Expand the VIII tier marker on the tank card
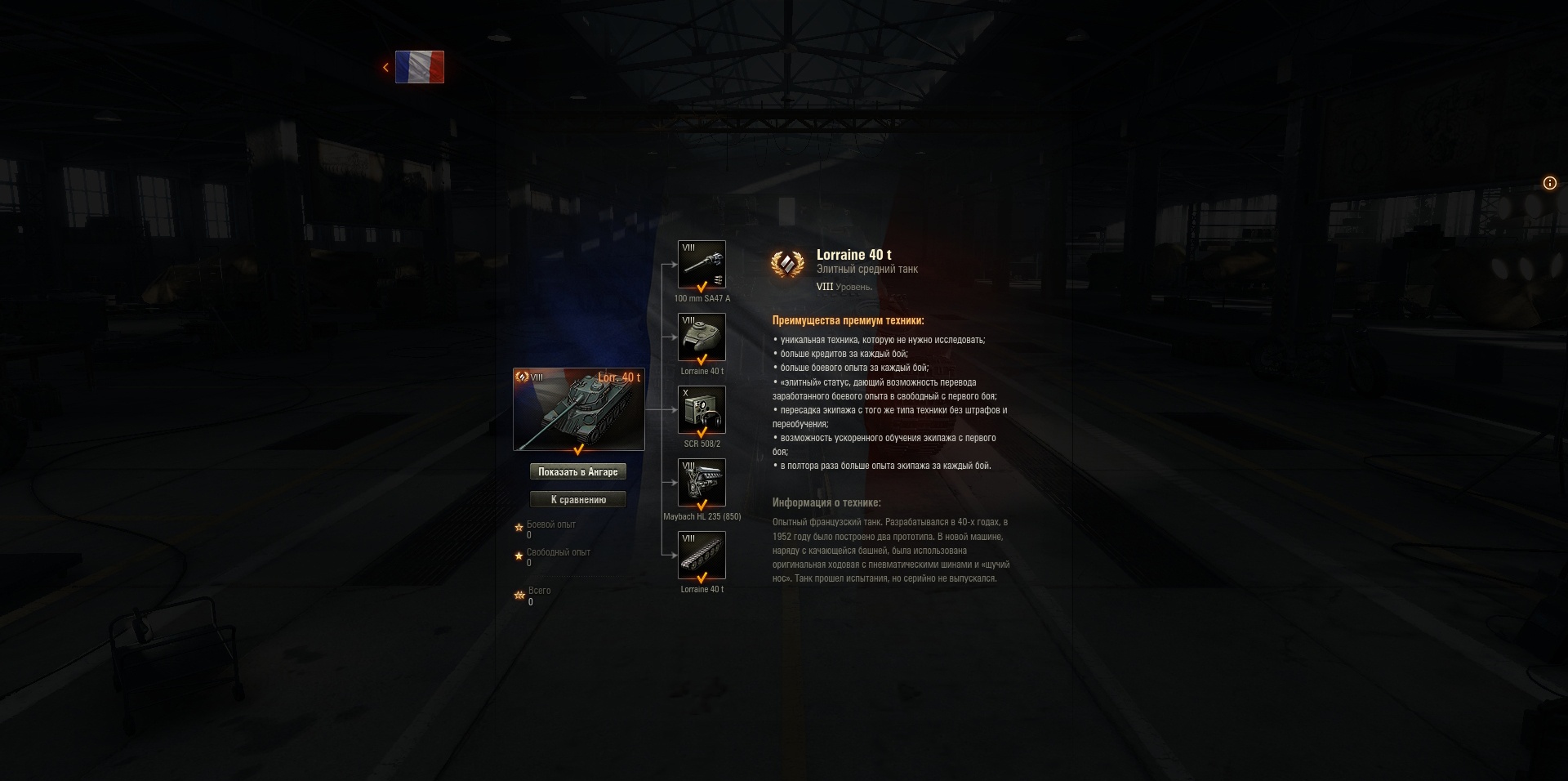1568x781 pixels. point(537,377)
